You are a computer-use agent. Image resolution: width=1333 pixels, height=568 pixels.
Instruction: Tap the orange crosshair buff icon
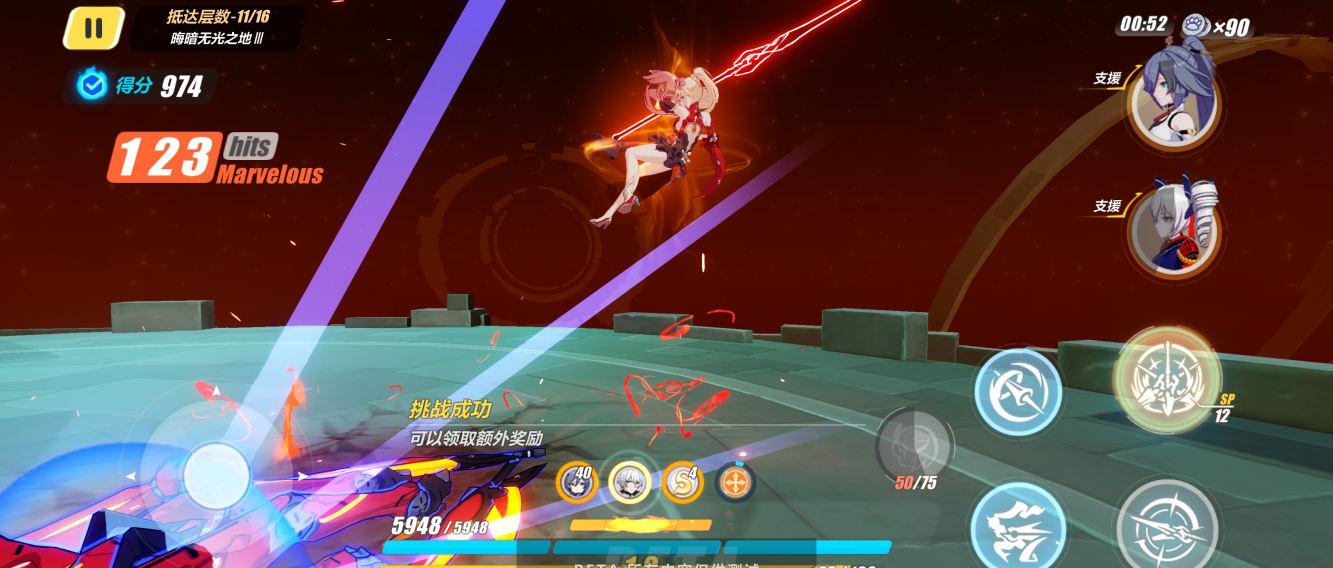point(735,483)
